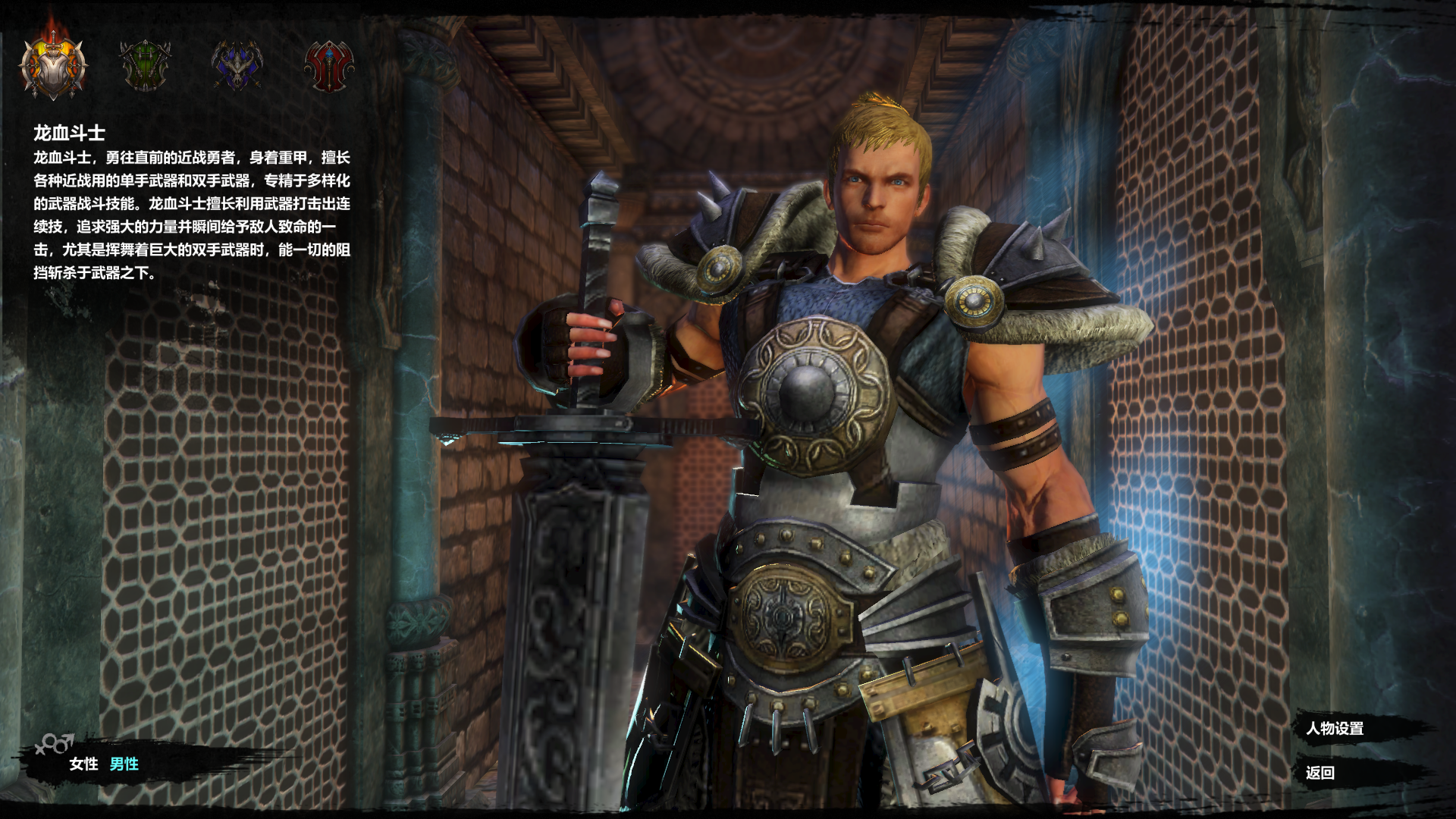Switch gender to 女性 (female)
The width and height of the screenshot is (1456, 819).
83,764
